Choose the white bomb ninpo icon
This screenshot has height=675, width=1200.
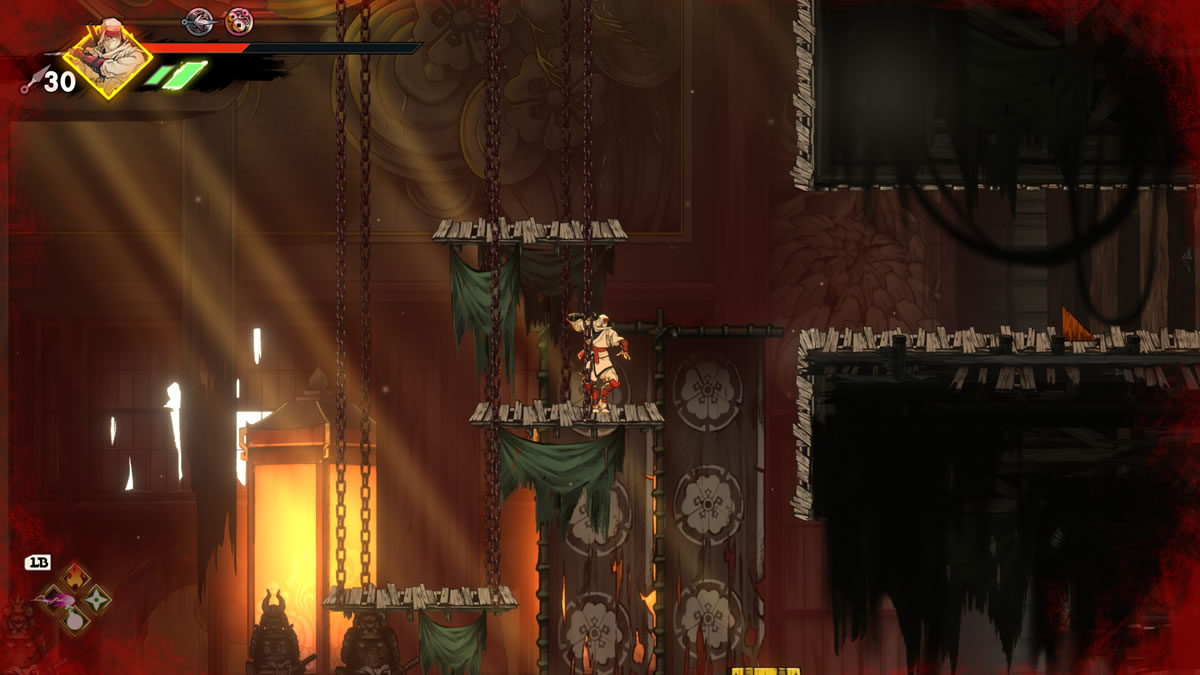75,620
